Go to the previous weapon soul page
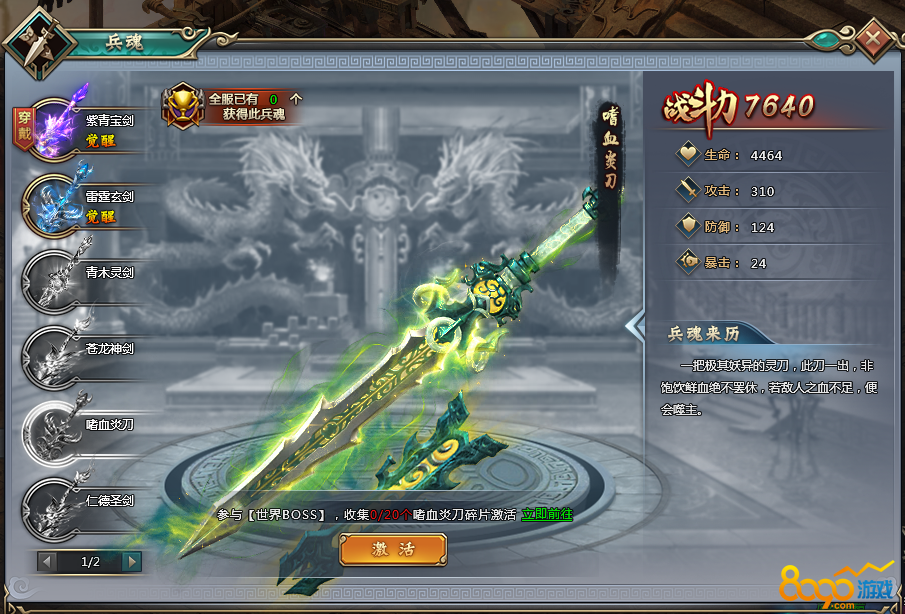Viewport: 905px width, 614px height. click(x=47, y=562)
